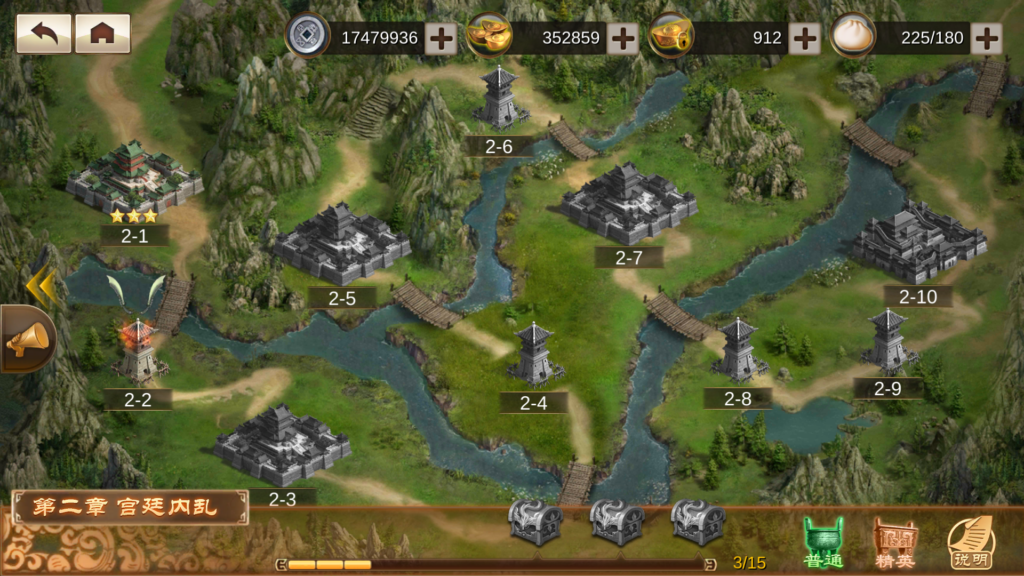Screen dimensions: 1024x576
Task: Refill steamed bun stamina with plus button
Action: [x=986, y=39]
